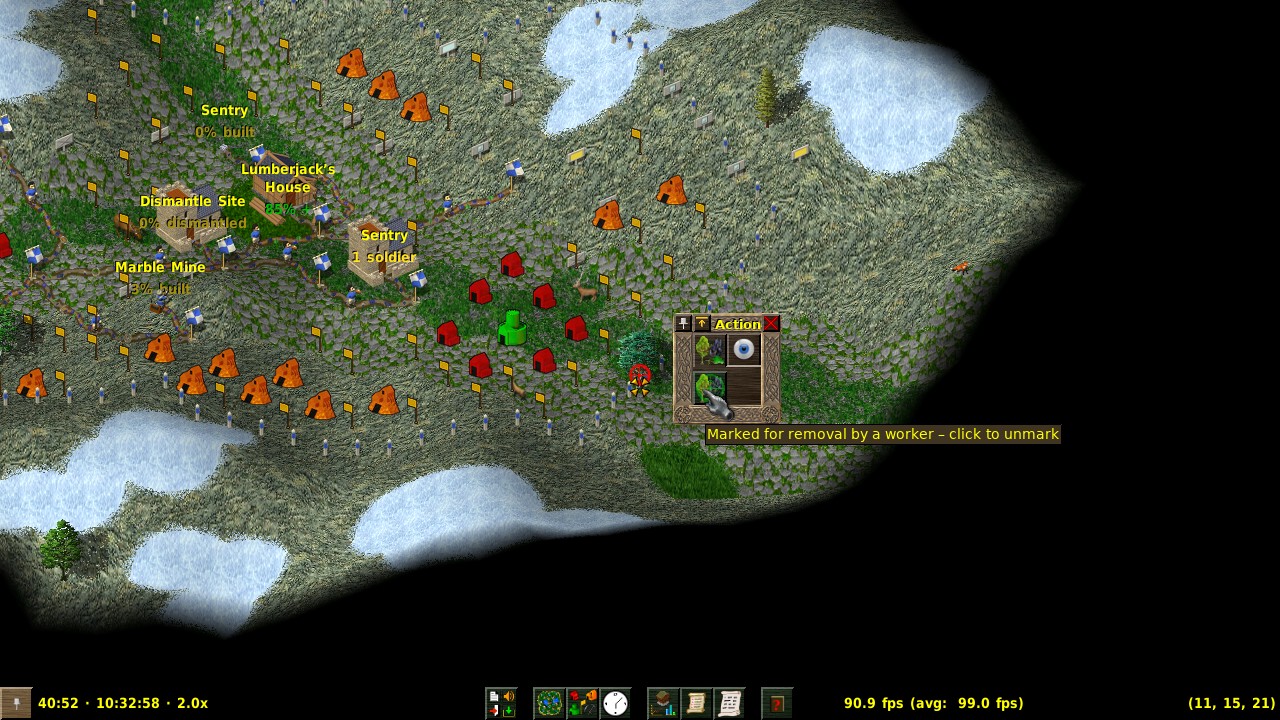The height and width of the screenshot is (720, 1280).
Task: Open the messages scroll
Action: coord(729,703)
